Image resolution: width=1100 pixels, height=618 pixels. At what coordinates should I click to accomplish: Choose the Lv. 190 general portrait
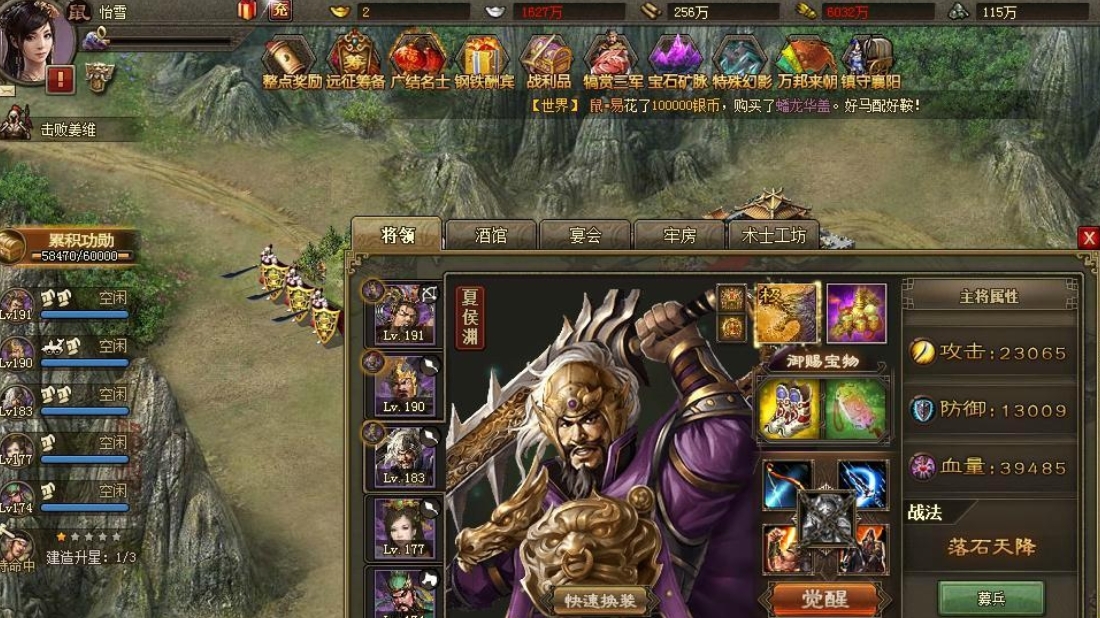(x=405, y=385)
